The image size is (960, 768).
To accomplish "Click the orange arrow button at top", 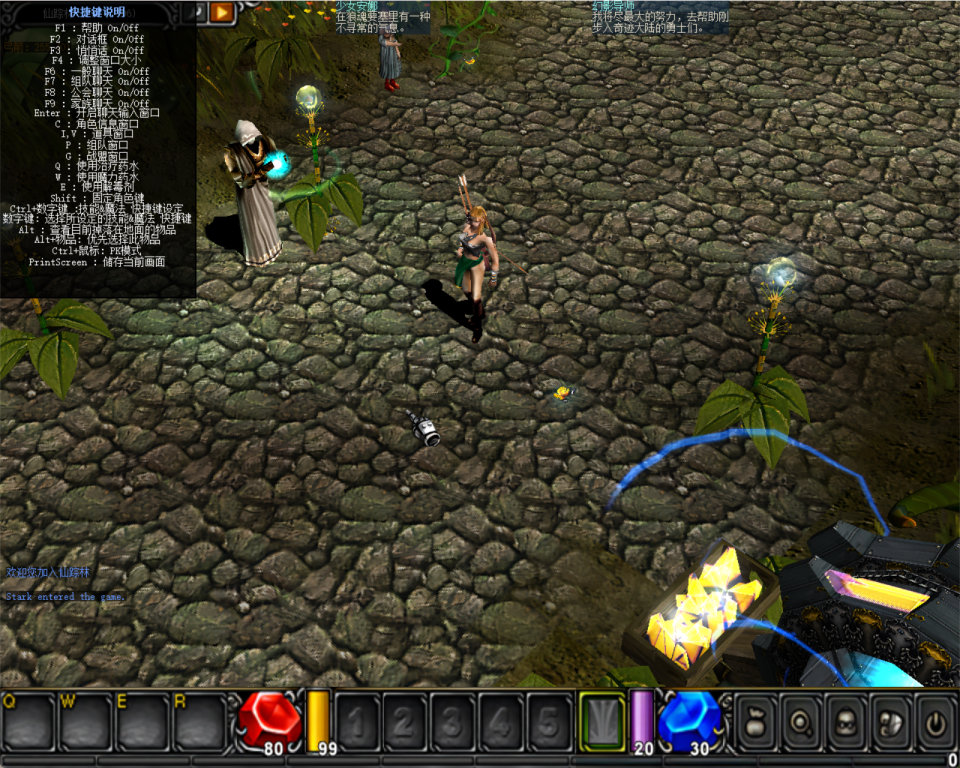I will point(222,12).
